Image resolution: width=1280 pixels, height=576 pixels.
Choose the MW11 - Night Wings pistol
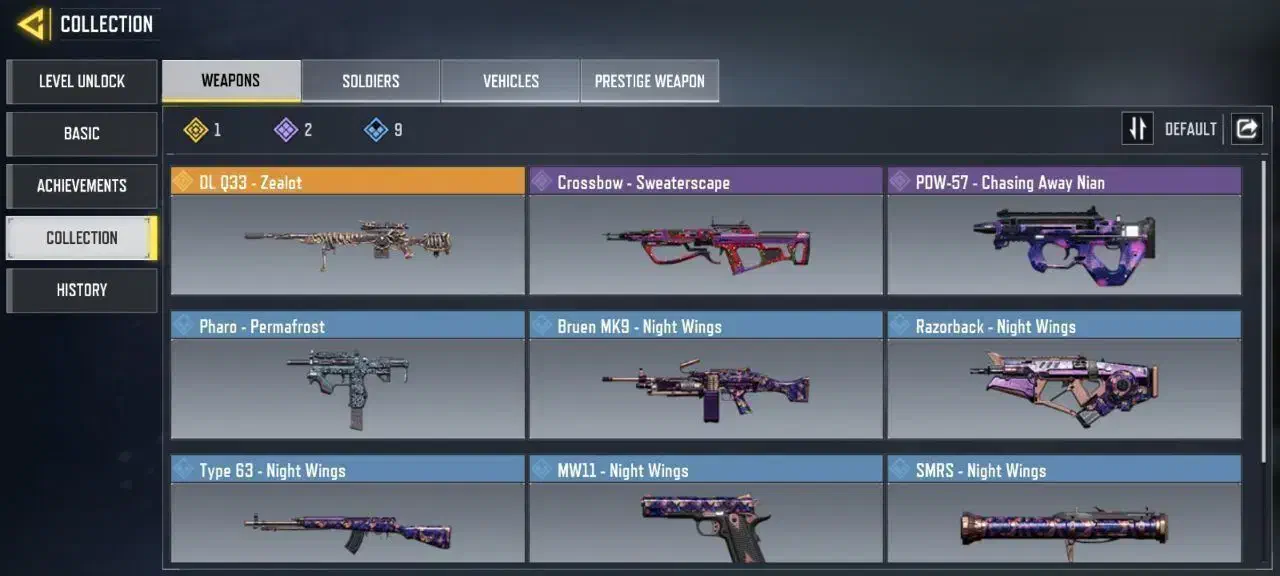(x=706, y=510)
